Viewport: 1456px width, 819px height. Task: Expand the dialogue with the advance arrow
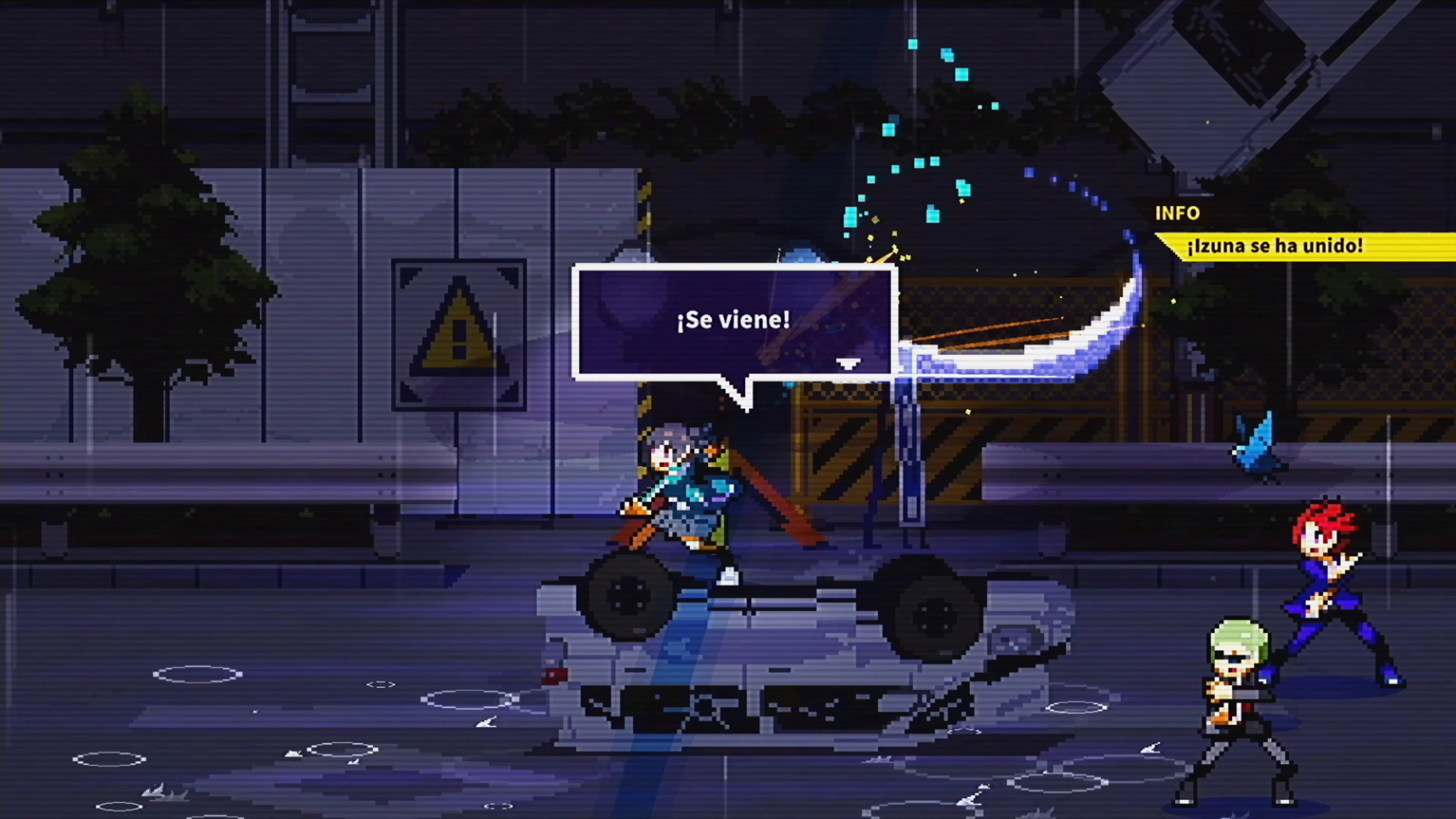click(x=848, y=364)
